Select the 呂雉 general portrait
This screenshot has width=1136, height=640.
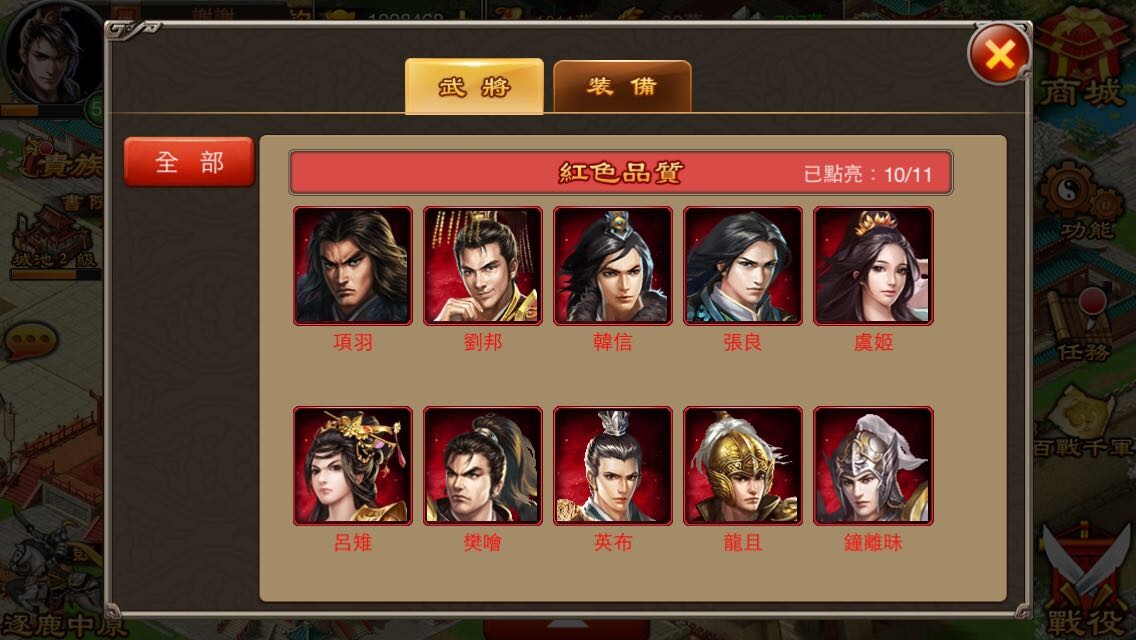coord(352,466)
